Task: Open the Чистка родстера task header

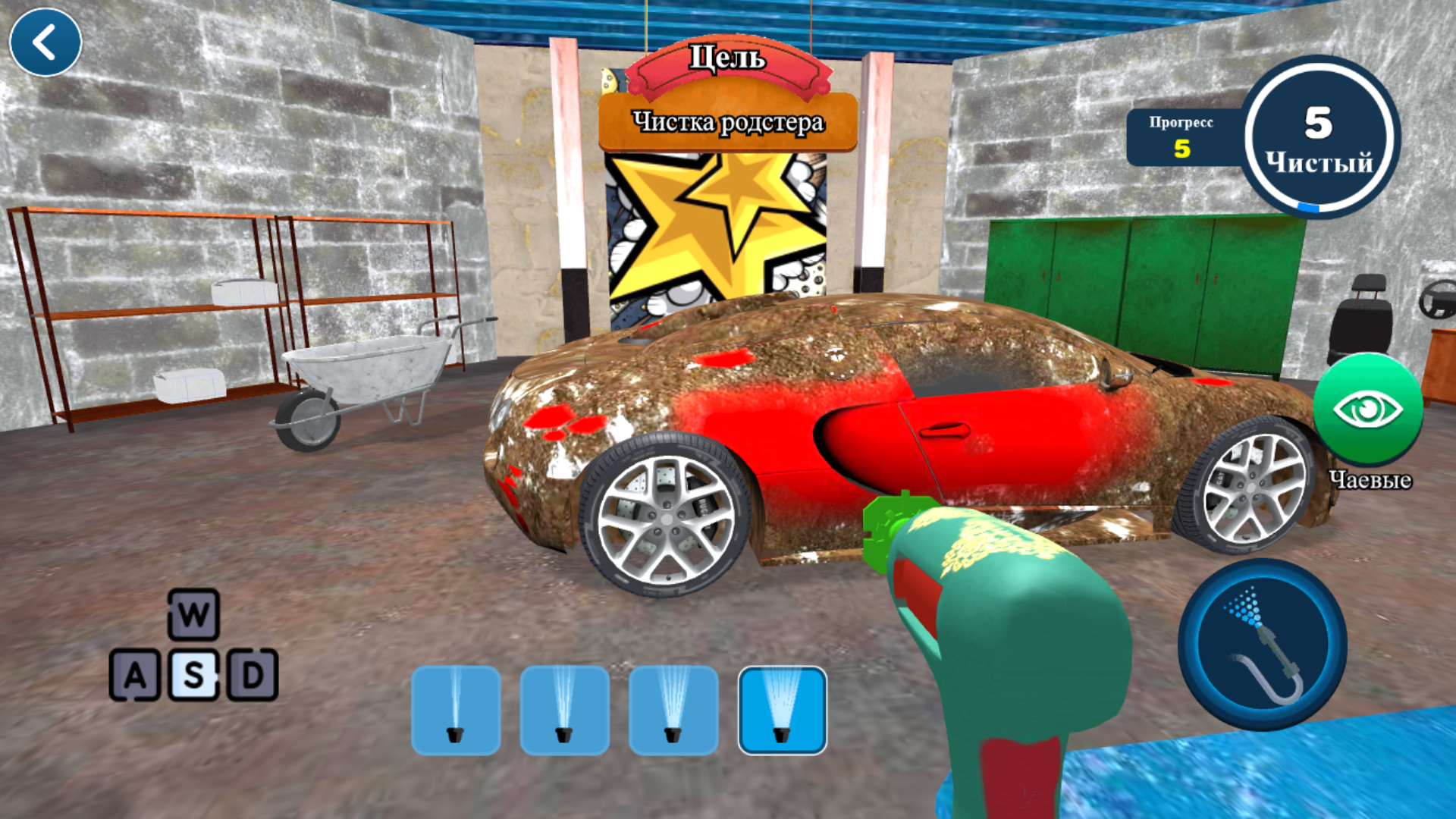Action: point(728,121)
